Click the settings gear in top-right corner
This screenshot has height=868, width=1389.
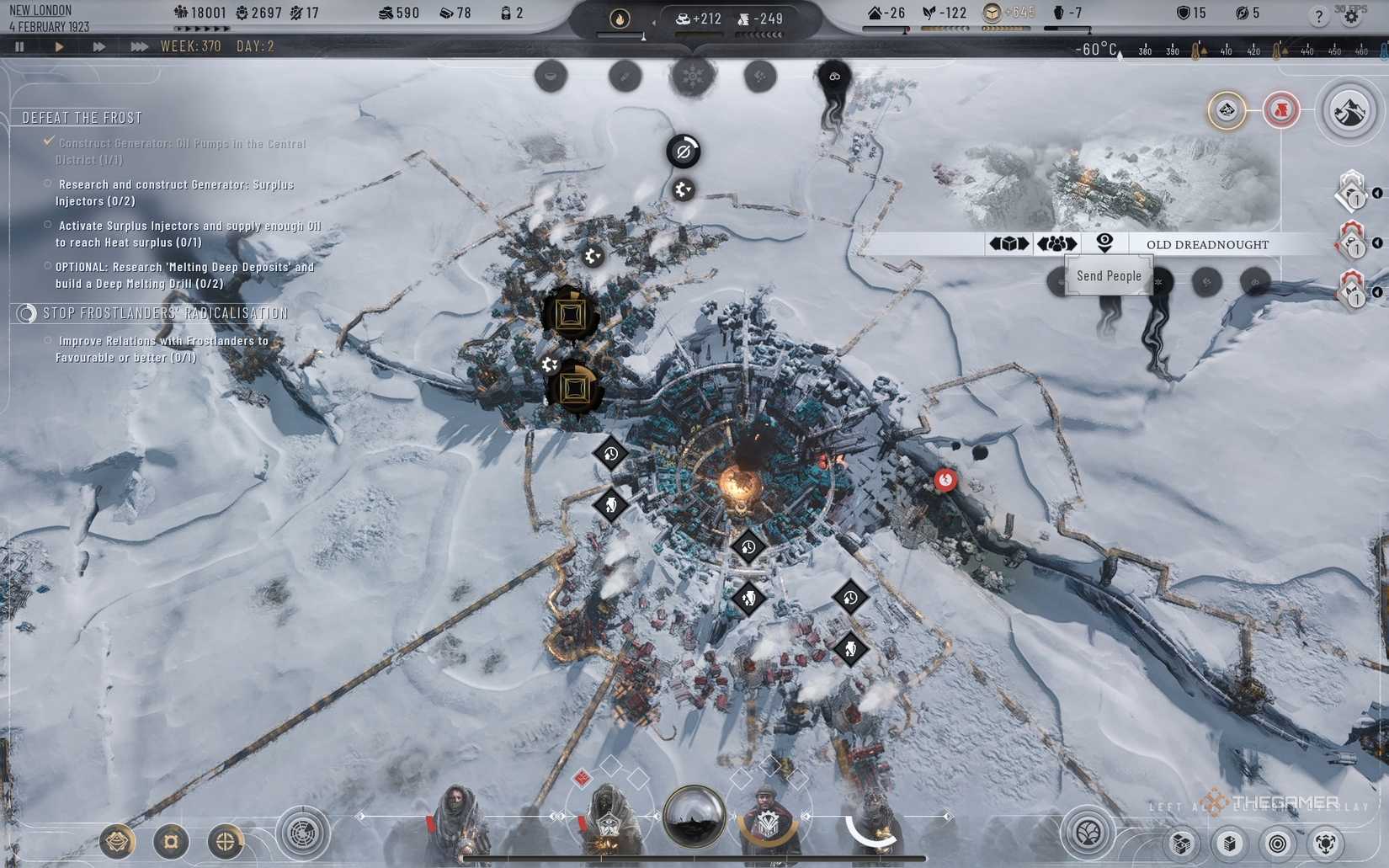(x=1350, y=15)
